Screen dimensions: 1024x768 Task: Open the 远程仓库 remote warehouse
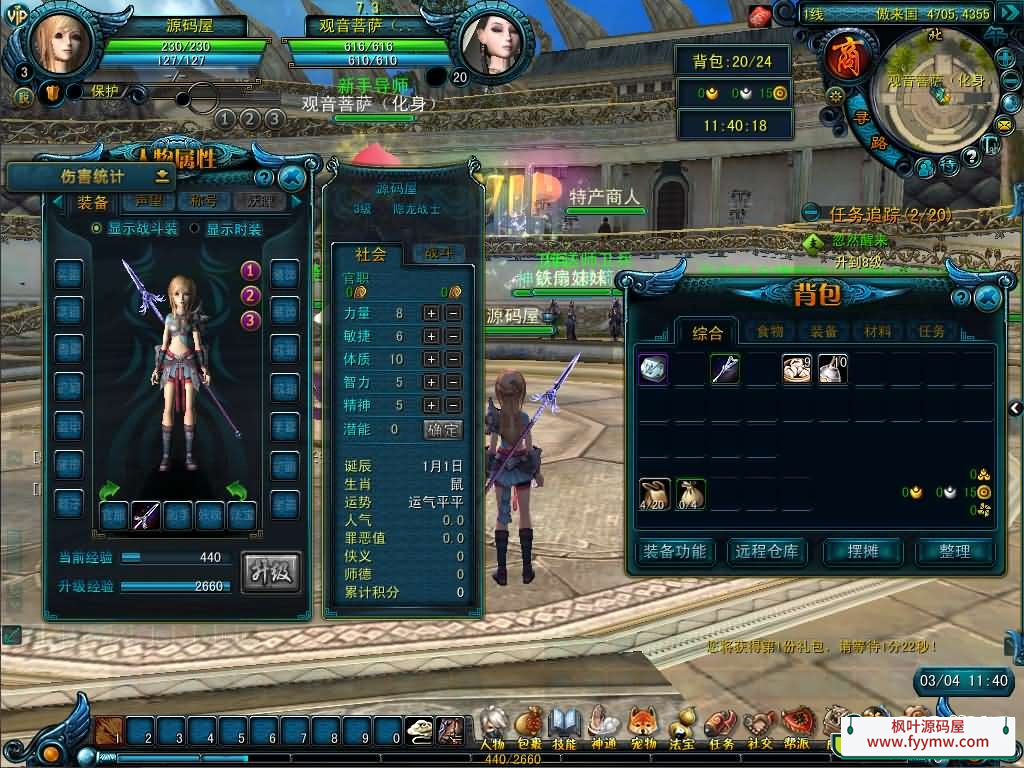[x=766, y=551]
